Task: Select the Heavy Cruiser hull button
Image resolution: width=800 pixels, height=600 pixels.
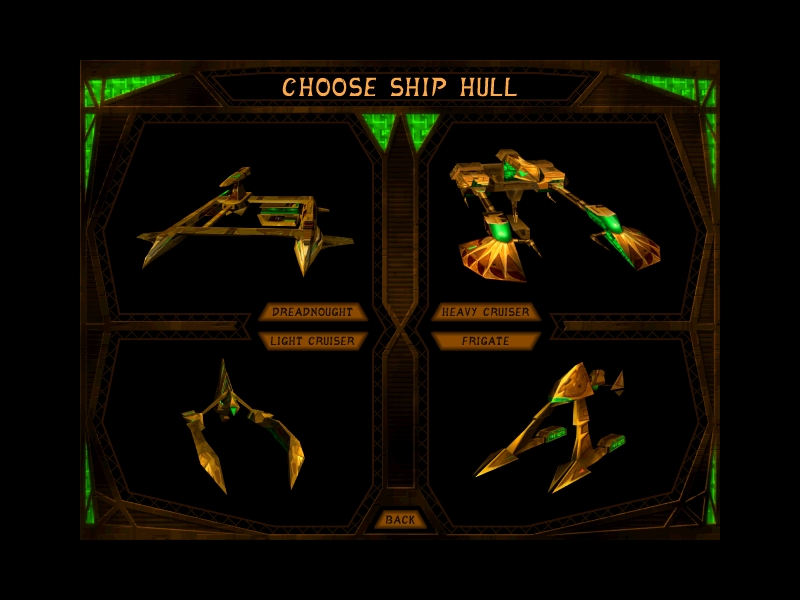Action: [486, 312]
